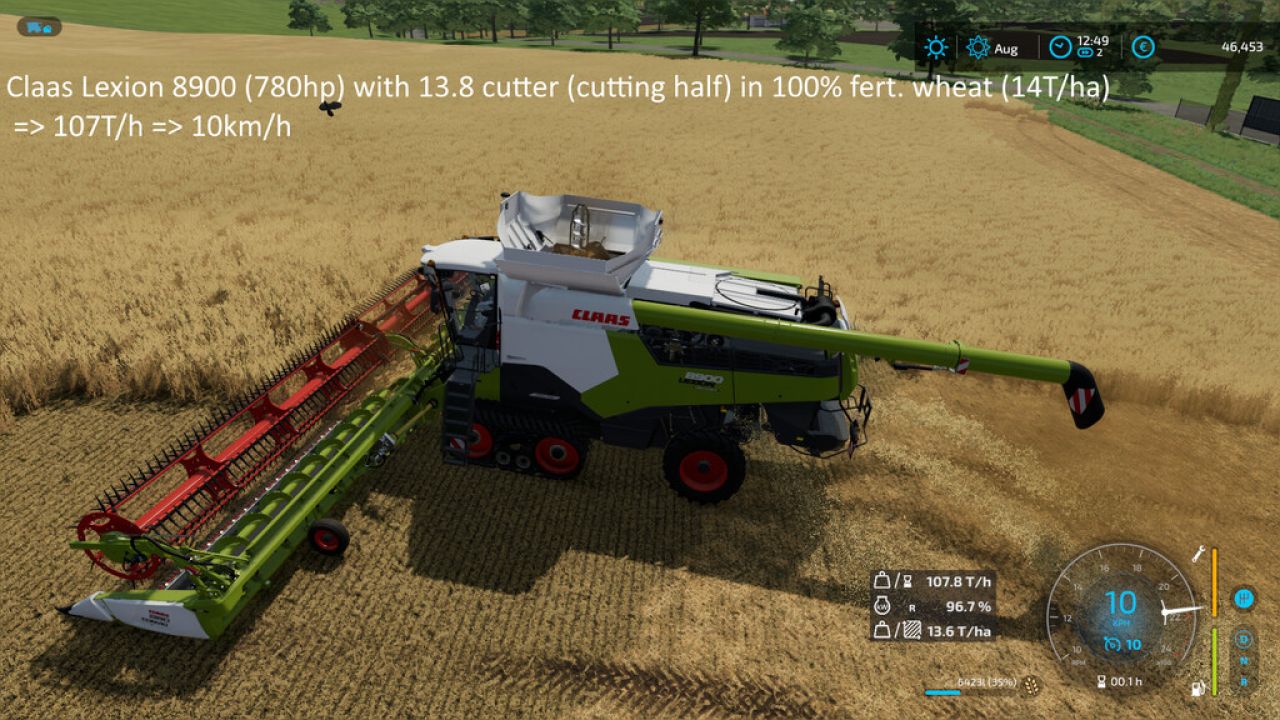The image size is (1280, 720).
Task: Open the D drive gear selector
Action: 1243,638
